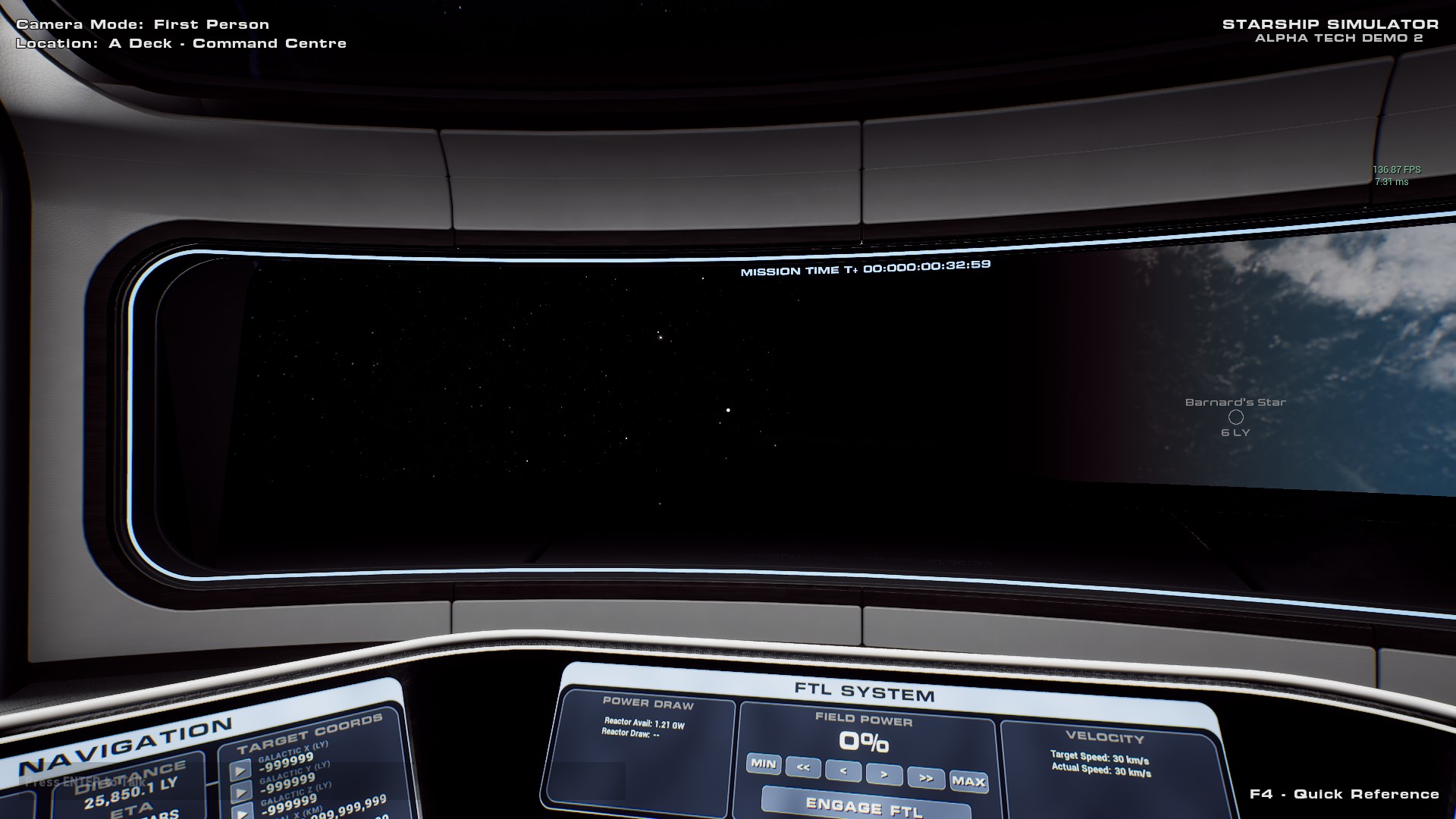Screen dimensions: 1456x819
Task: Decrease field power with single-left arrow
Action: tap(843, 771)
